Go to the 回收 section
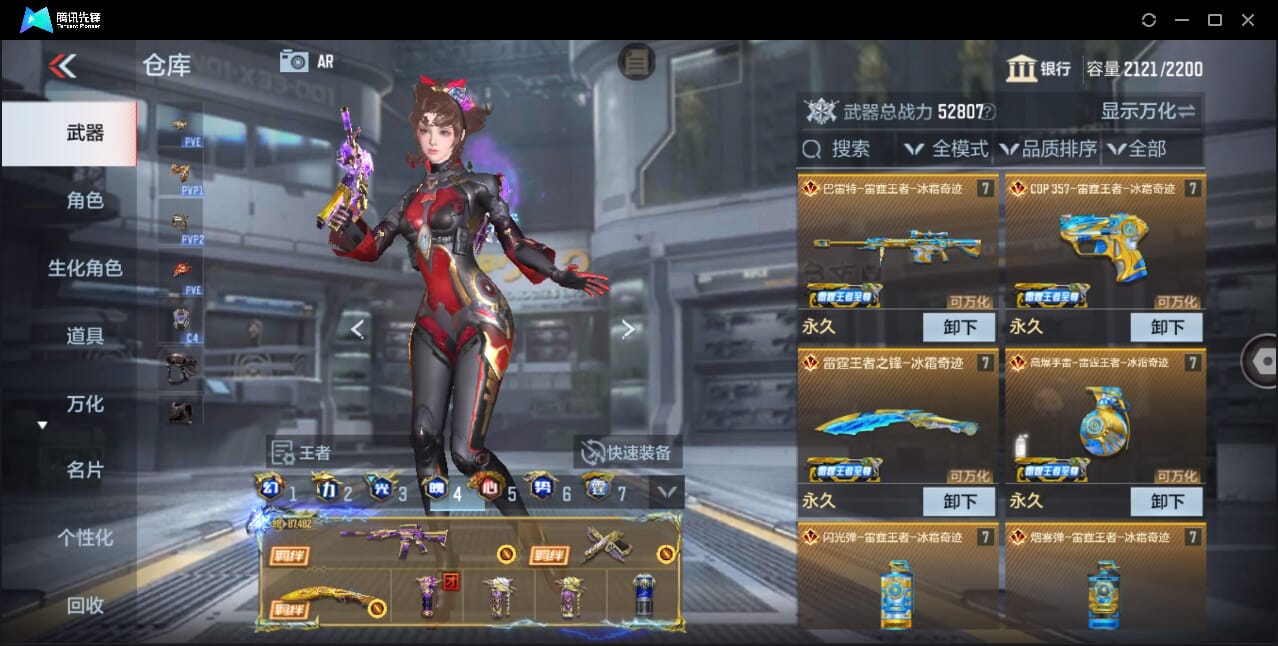Viewport: 1278px width, 646px height. click(84, 605)
